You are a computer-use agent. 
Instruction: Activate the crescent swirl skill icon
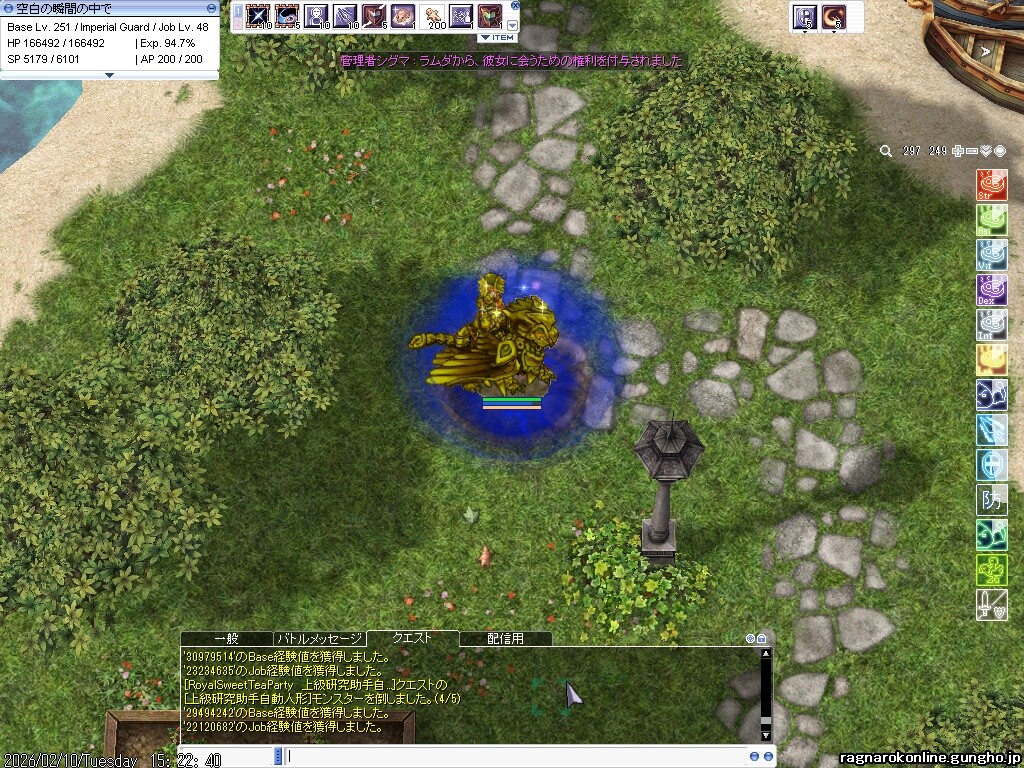pos(833,17)
